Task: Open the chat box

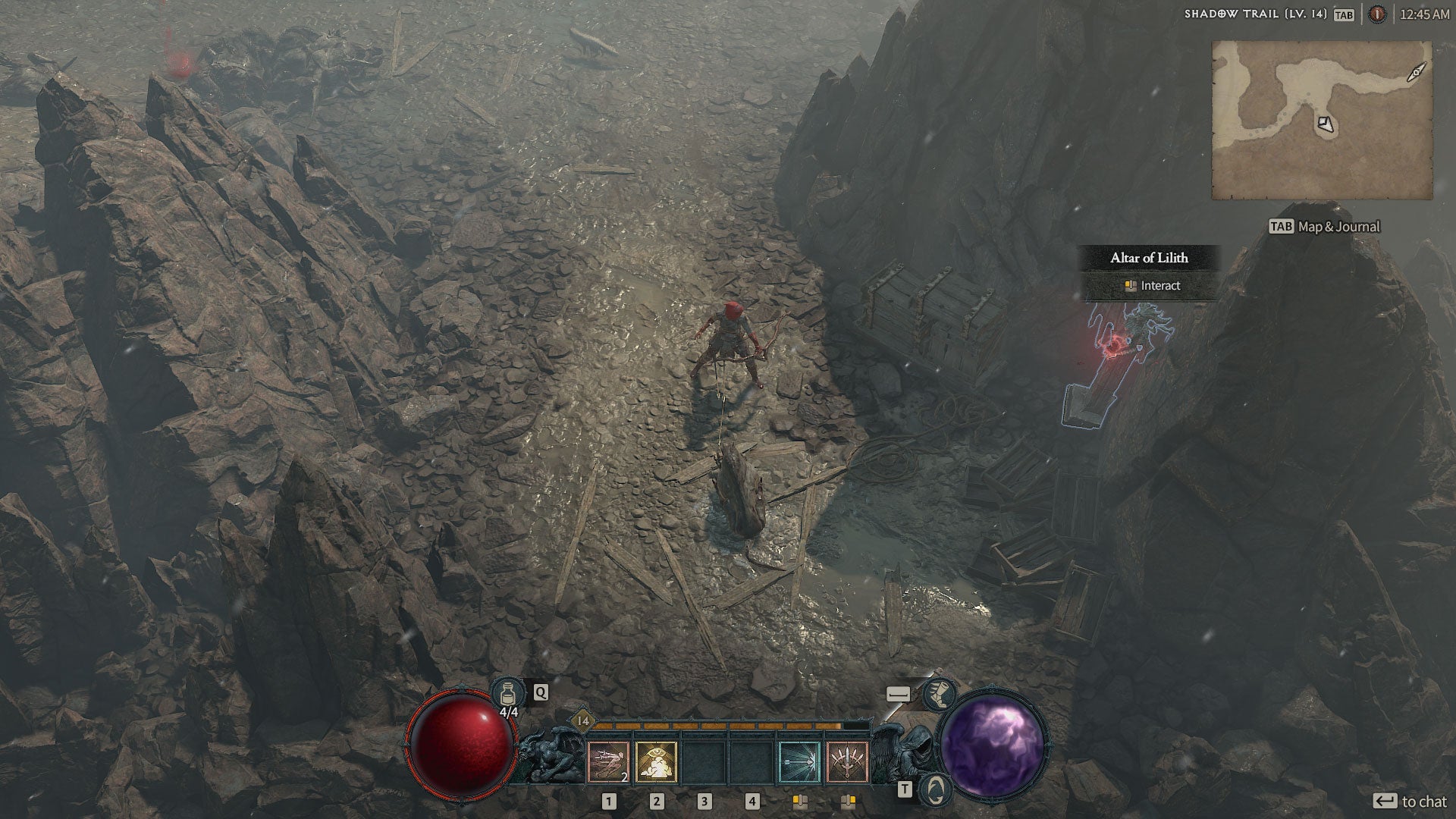Action: click(1411, 802)
